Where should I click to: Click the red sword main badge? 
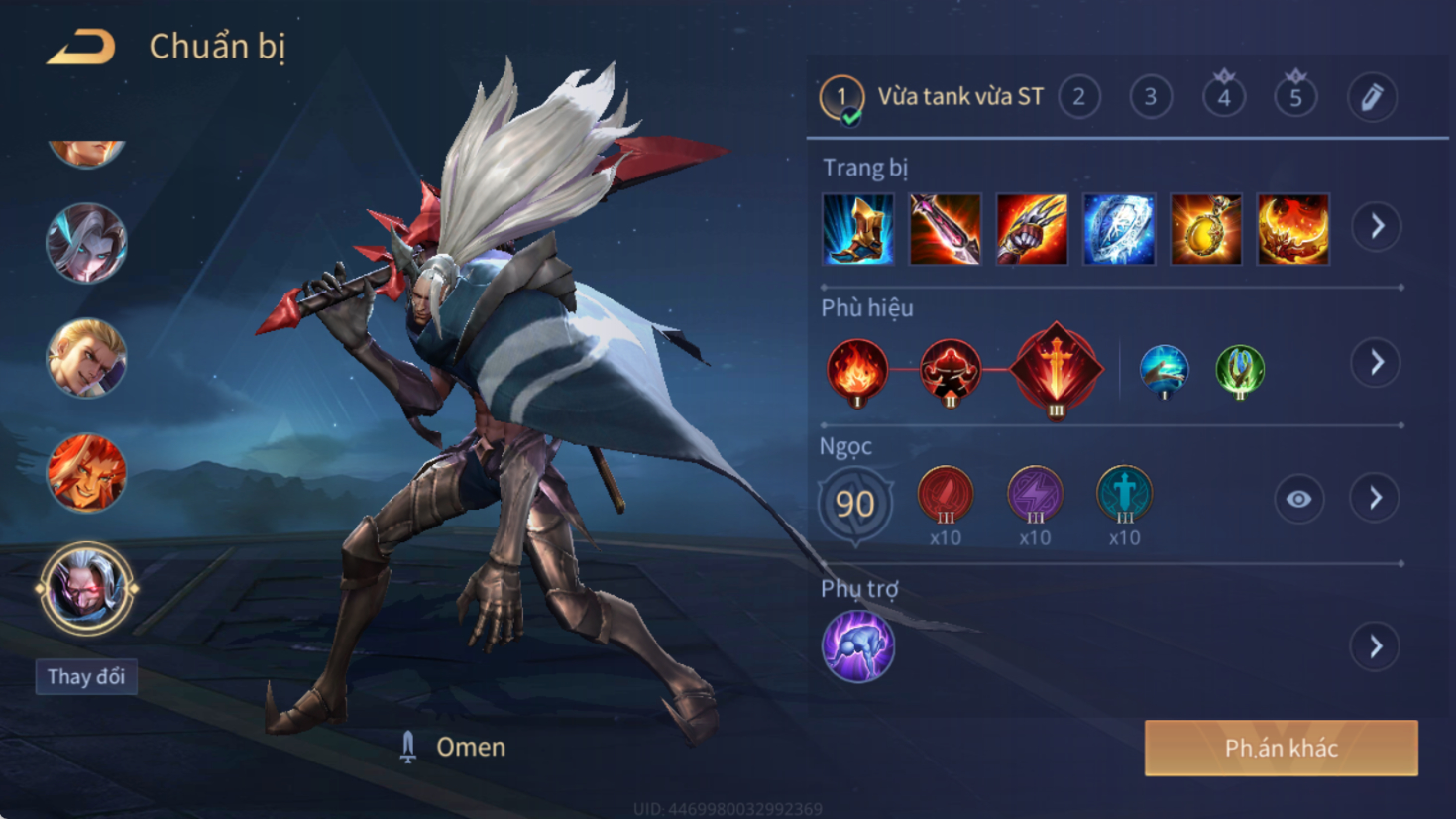click(x=1056, y=369)
